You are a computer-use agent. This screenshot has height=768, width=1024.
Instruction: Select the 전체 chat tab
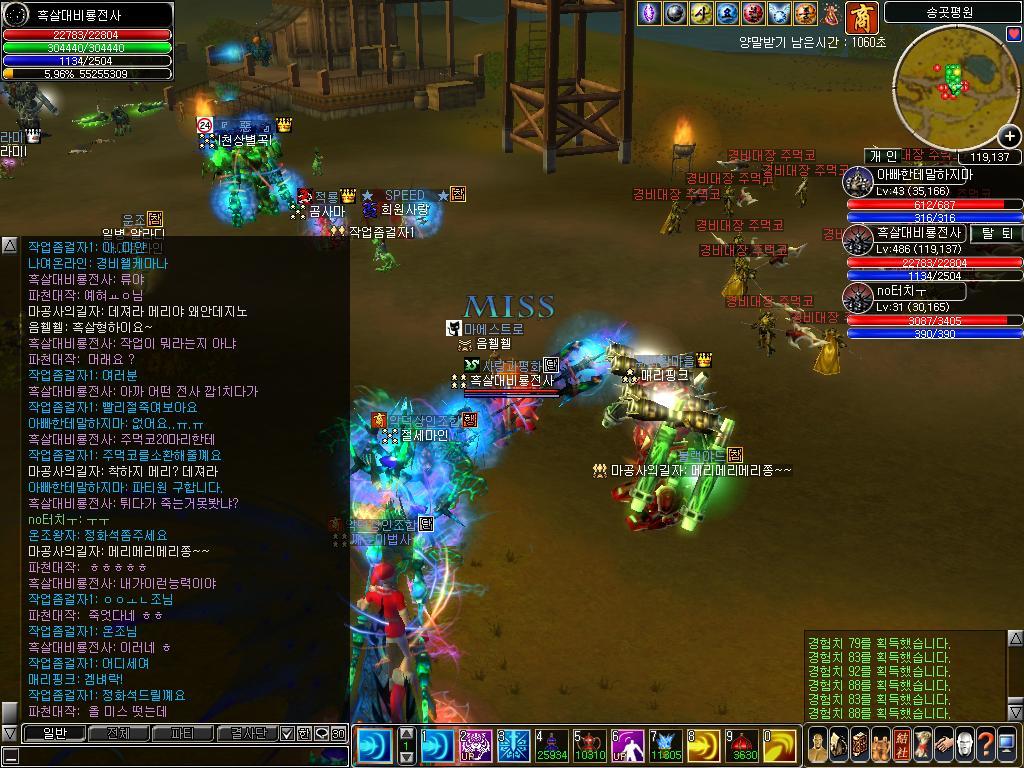118,733
